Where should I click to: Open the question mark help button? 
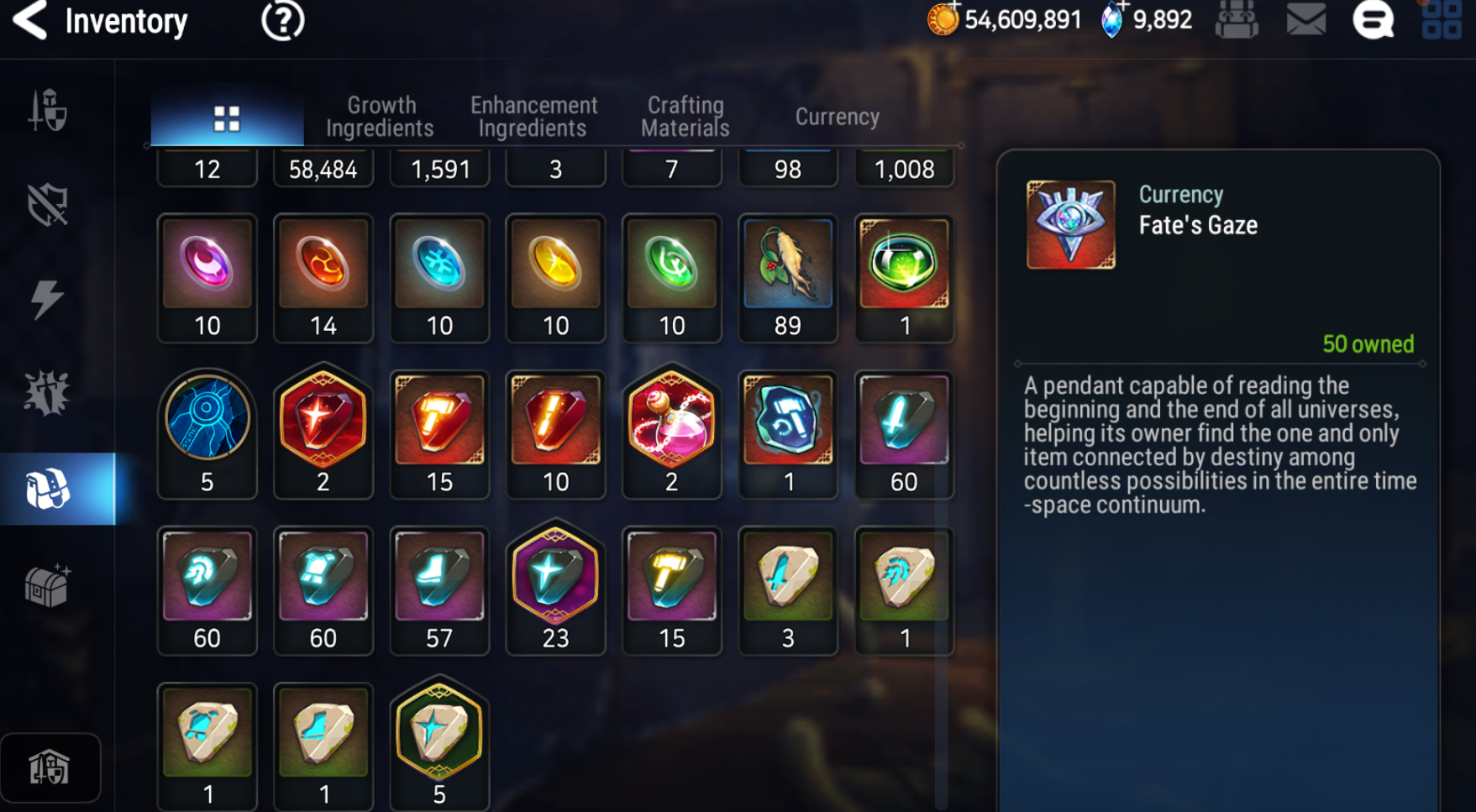282,21
